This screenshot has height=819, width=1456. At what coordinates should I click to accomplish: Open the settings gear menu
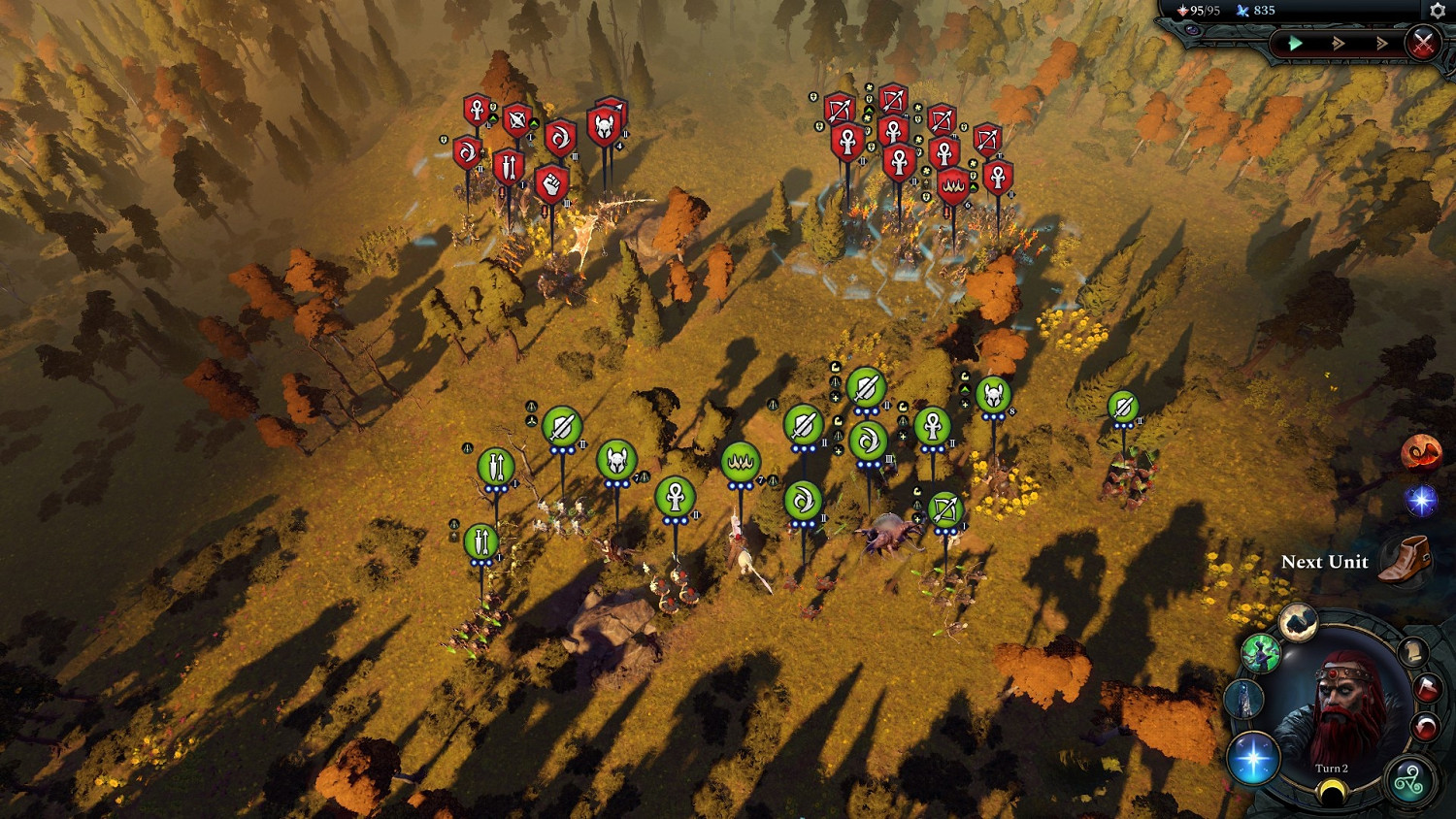tap(1438, 11)
